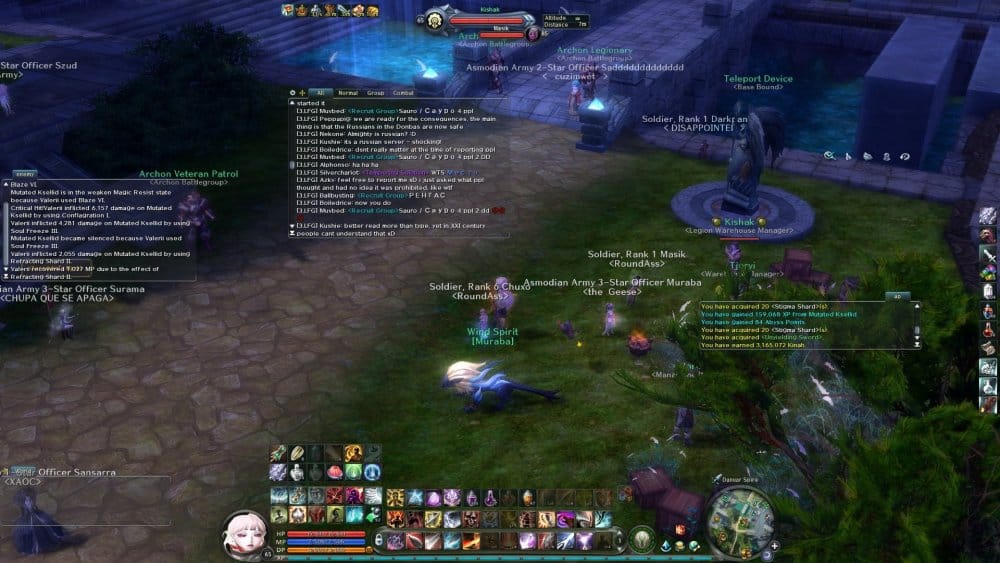Click the sword icon in the right sidebar
Image resolution: width=1000 pixels, height=563 pixels.
click(x=988, y=253)
